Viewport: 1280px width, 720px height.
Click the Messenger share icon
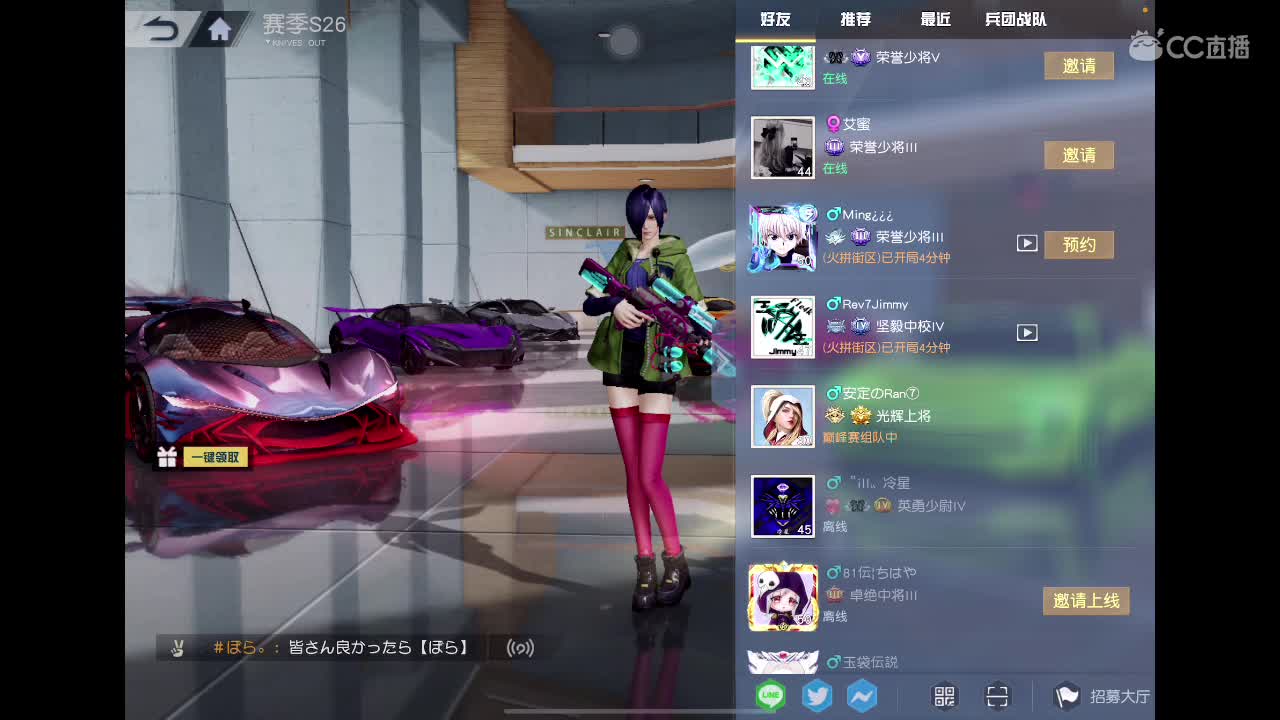click(x=862, y=695)
